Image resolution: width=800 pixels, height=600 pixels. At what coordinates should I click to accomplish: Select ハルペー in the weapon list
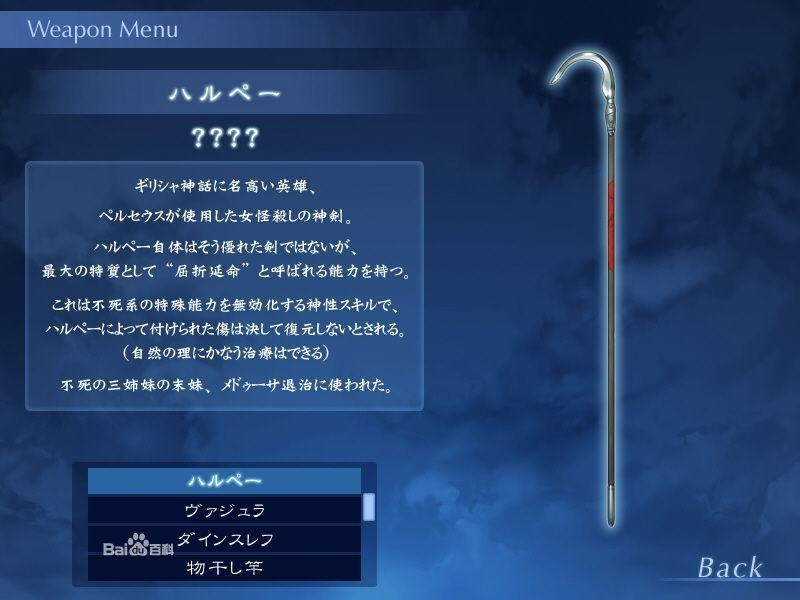click(x=224, y=480)
